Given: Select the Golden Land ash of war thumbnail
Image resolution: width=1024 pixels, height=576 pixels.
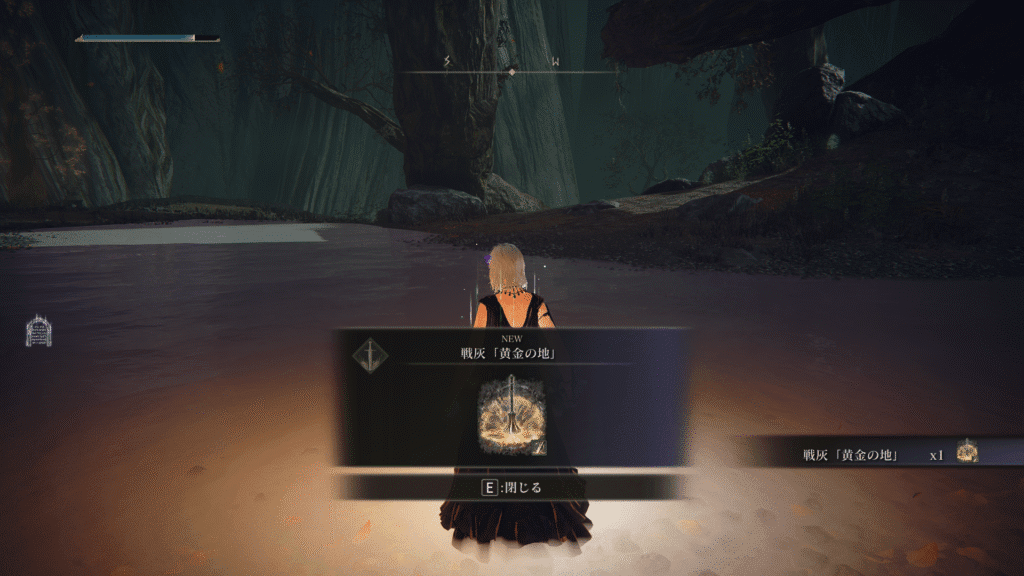Looking at the screenshot, I should (x=512, y=415).
